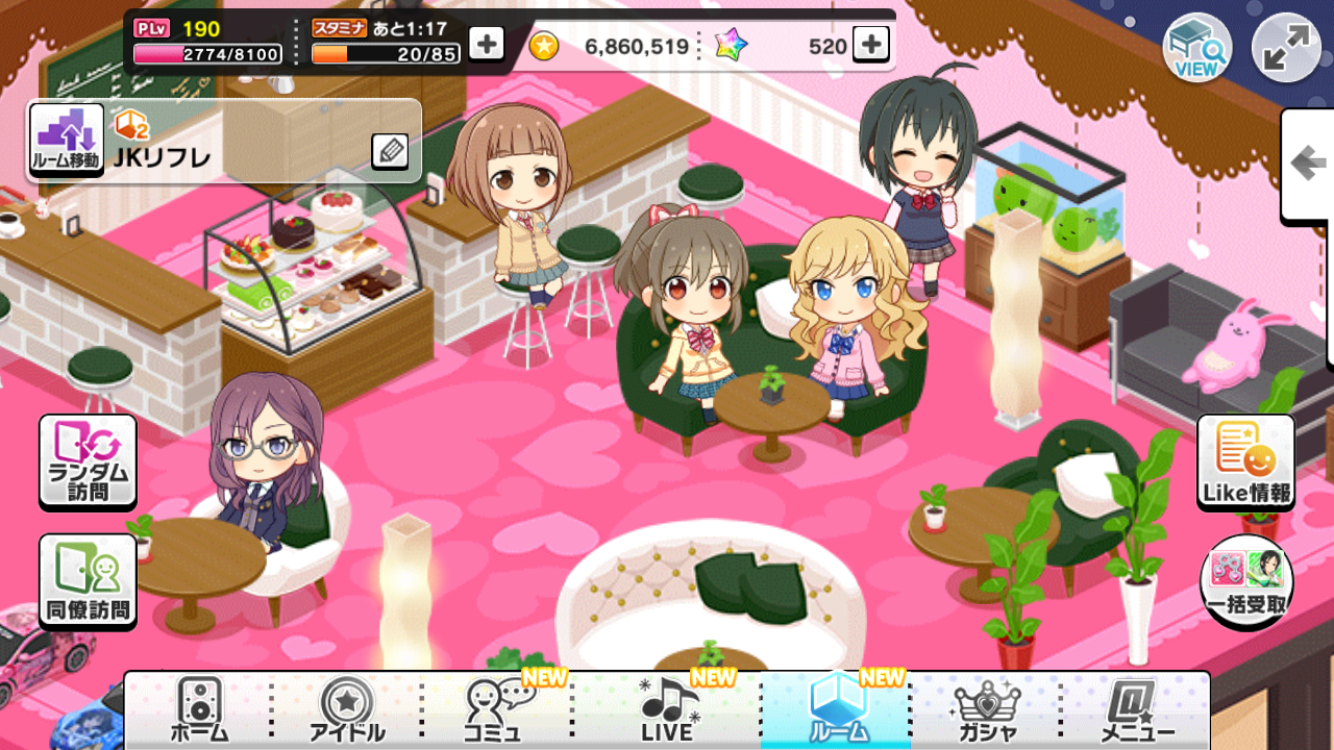Expand the room to fullscreen
The height and width of the screenshot is (750, 1334).
click(1285, 48)
